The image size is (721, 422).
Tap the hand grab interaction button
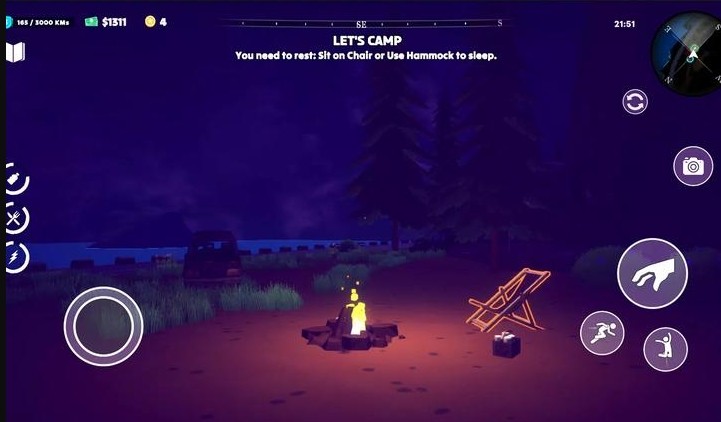[651, 273]
